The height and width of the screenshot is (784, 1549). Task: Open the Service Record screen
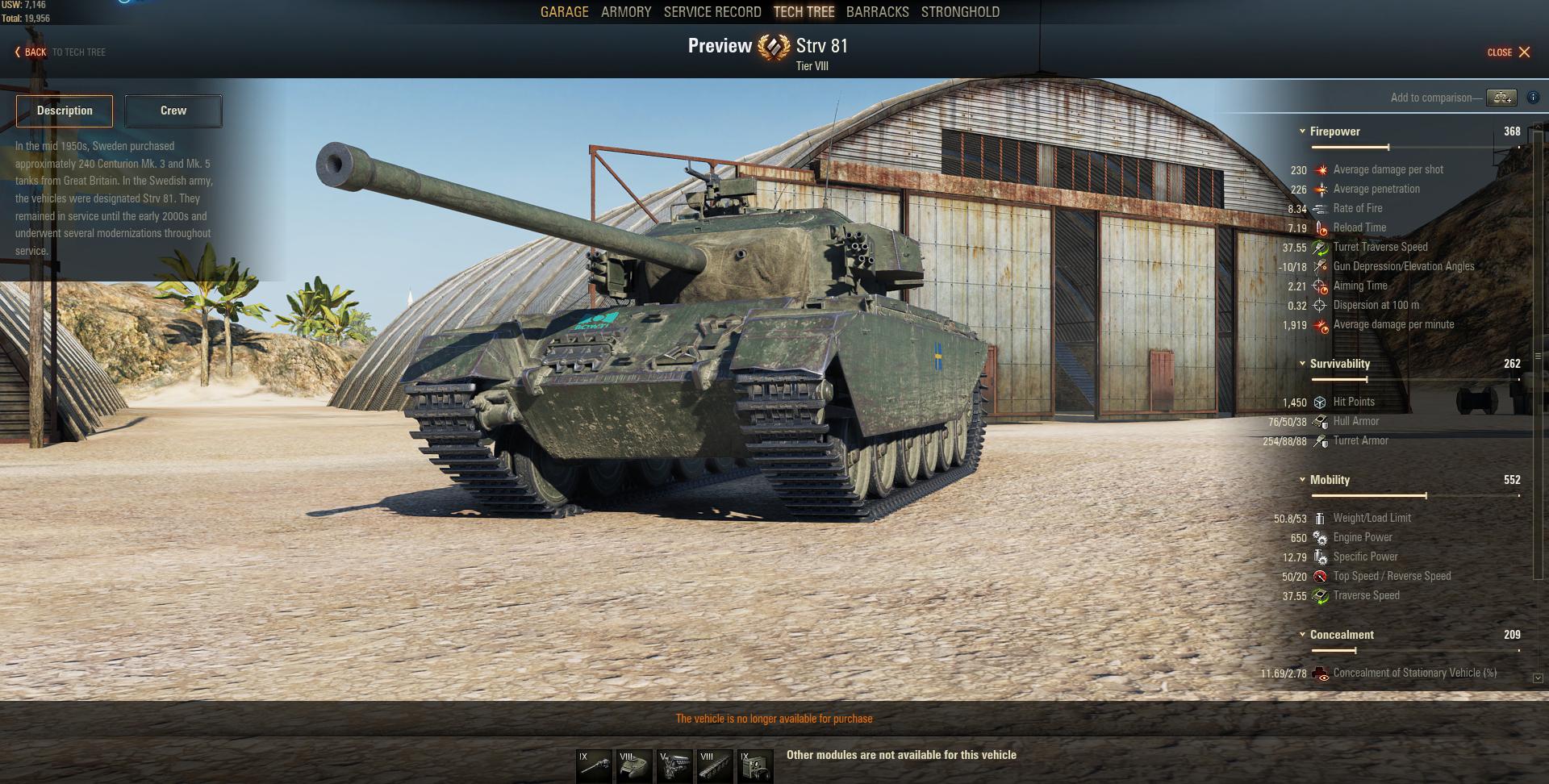[712, 12]
